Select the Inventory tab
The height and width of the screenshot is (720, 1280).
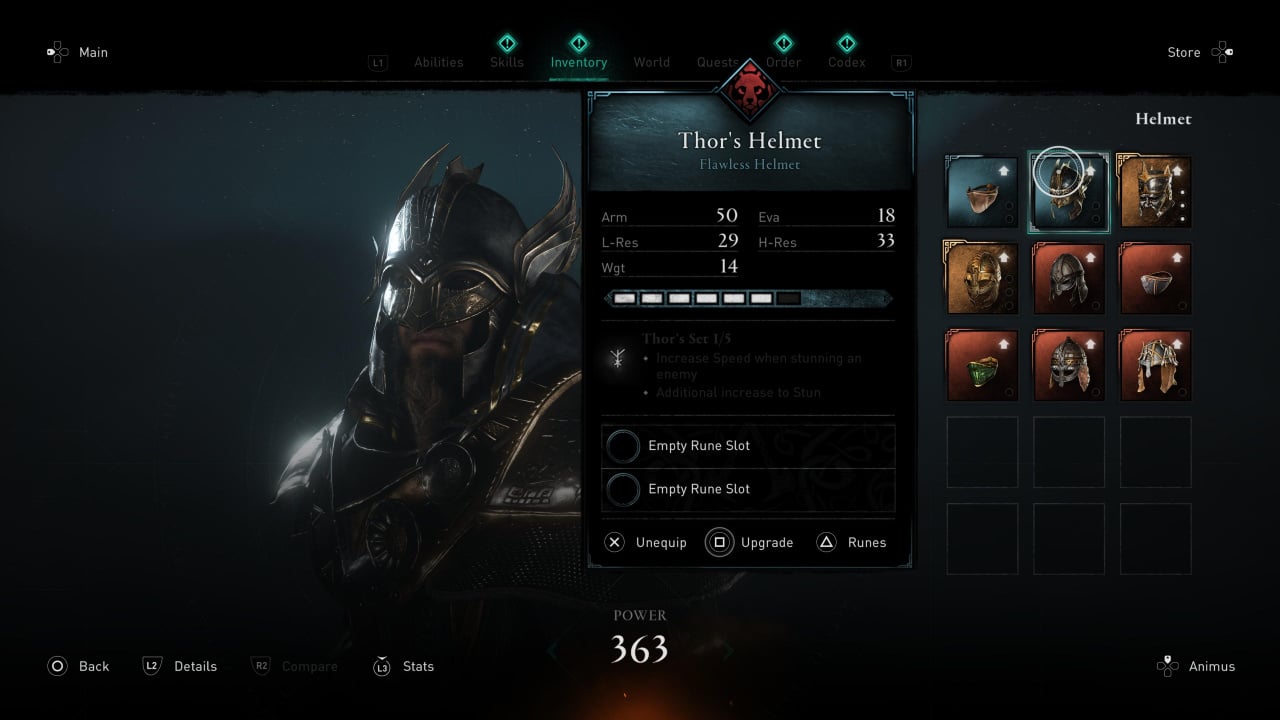click(578, 62)
